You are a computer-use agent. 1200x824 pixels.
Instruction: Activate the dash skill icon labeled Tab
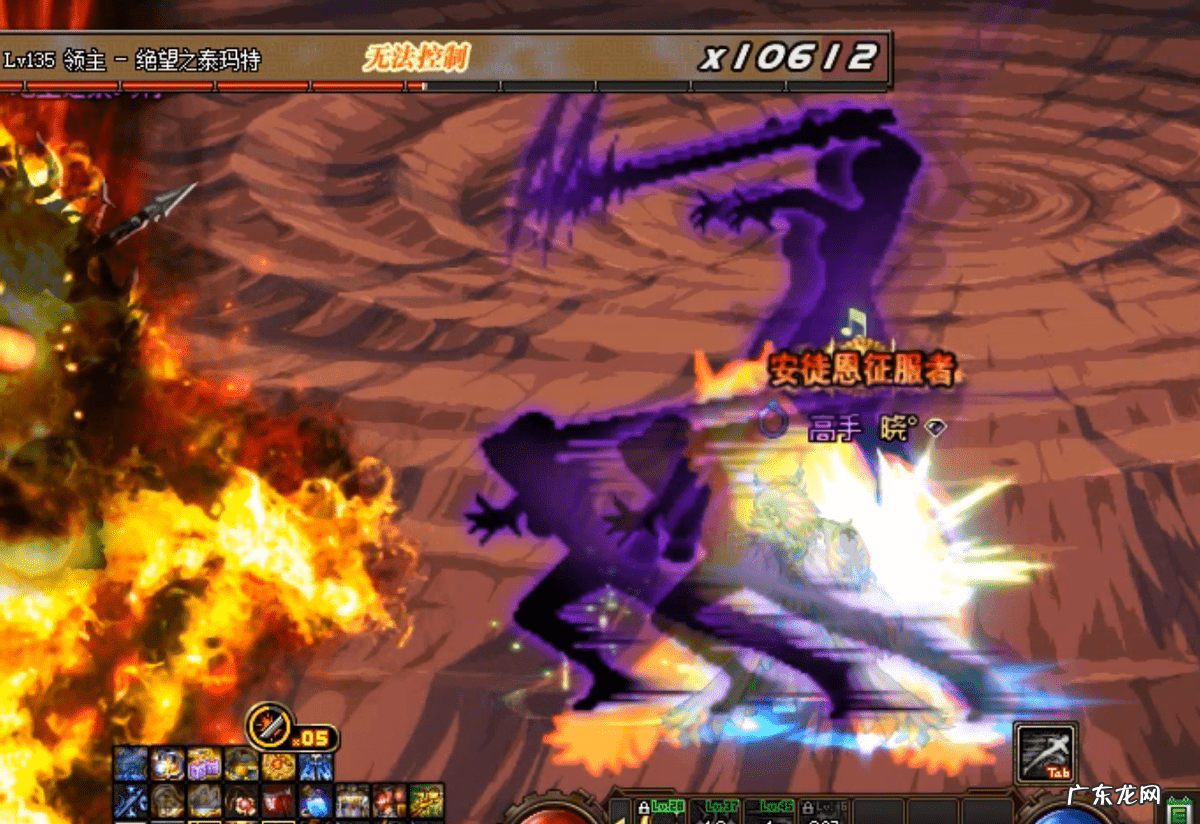(1045, 751)
